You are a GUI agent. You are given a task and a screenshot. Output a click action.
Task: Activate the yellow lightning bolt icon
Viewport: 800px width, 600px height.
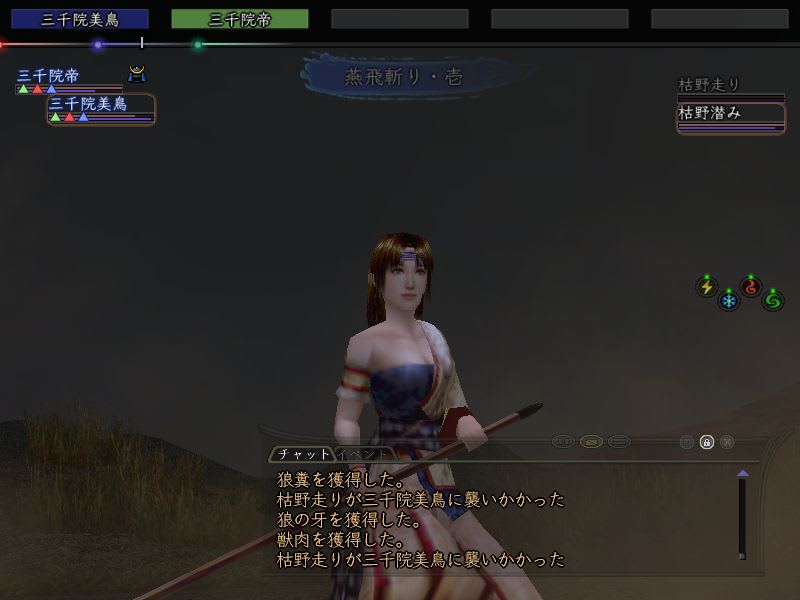[707, 287]
